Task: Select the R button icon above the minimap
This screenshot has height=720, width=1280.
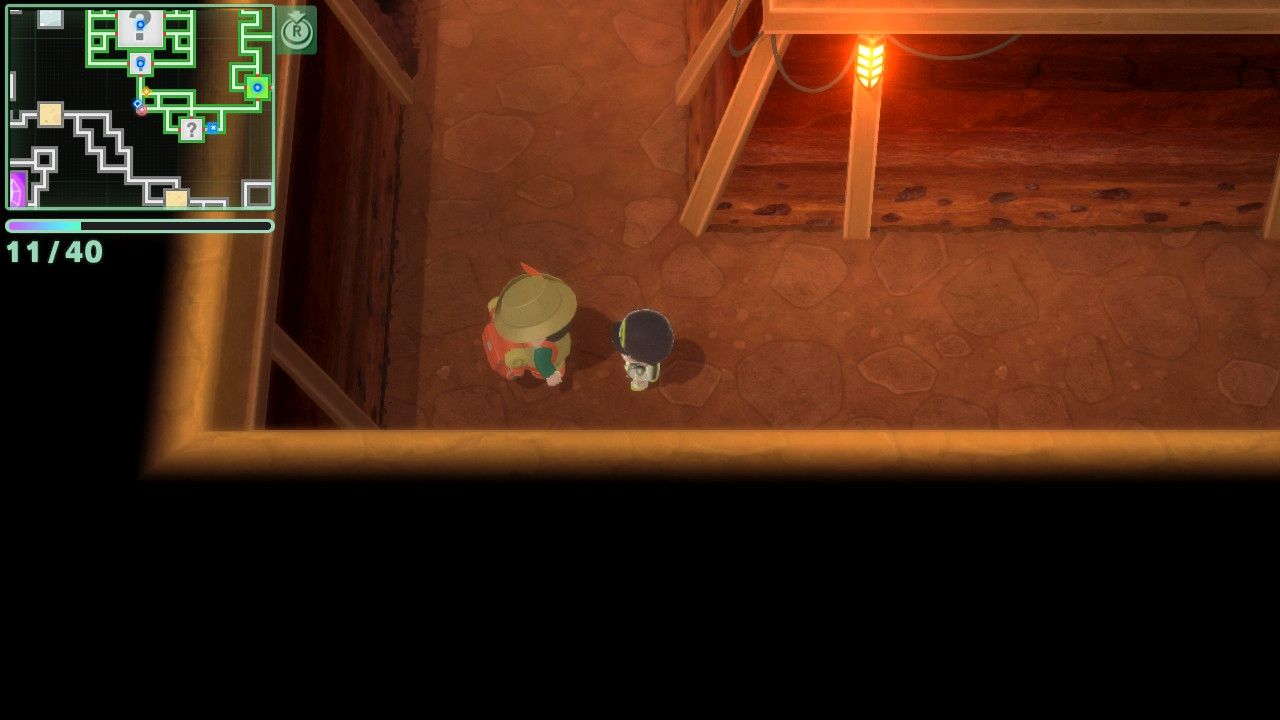Action: [x=295, y=32]
